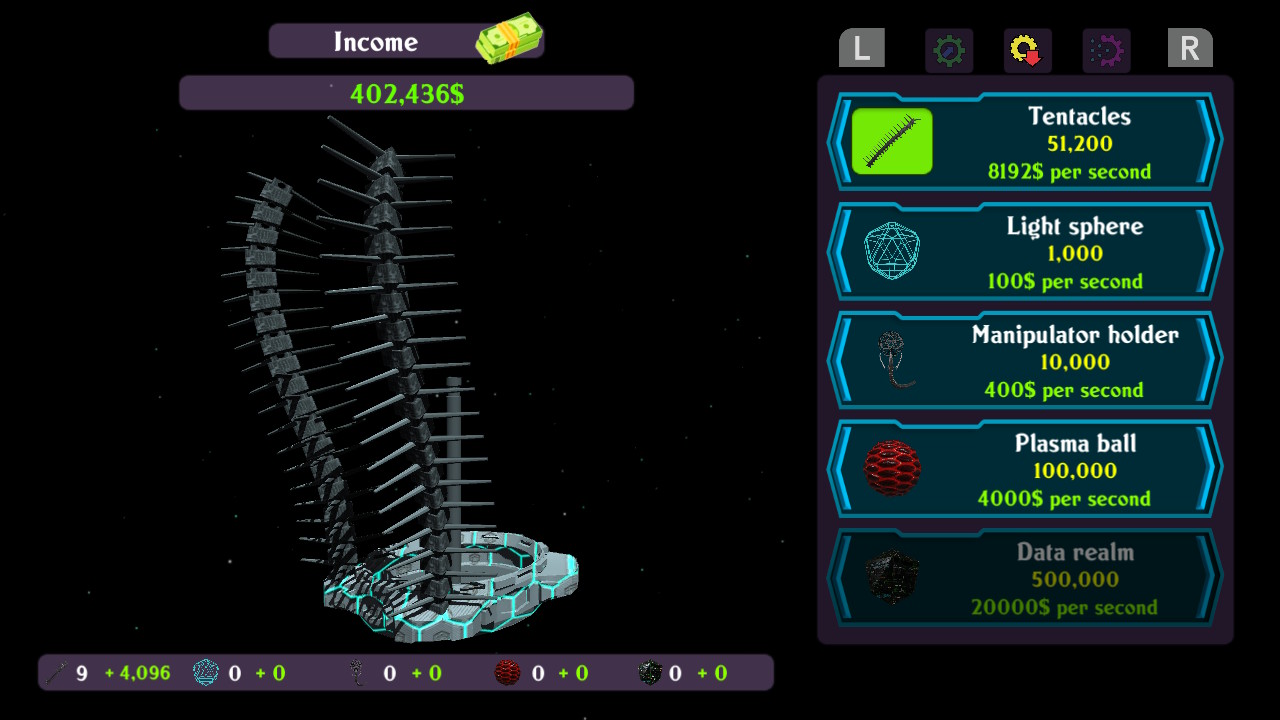
Task: Click the 402,436$ balance display
Action: [405, 92]
